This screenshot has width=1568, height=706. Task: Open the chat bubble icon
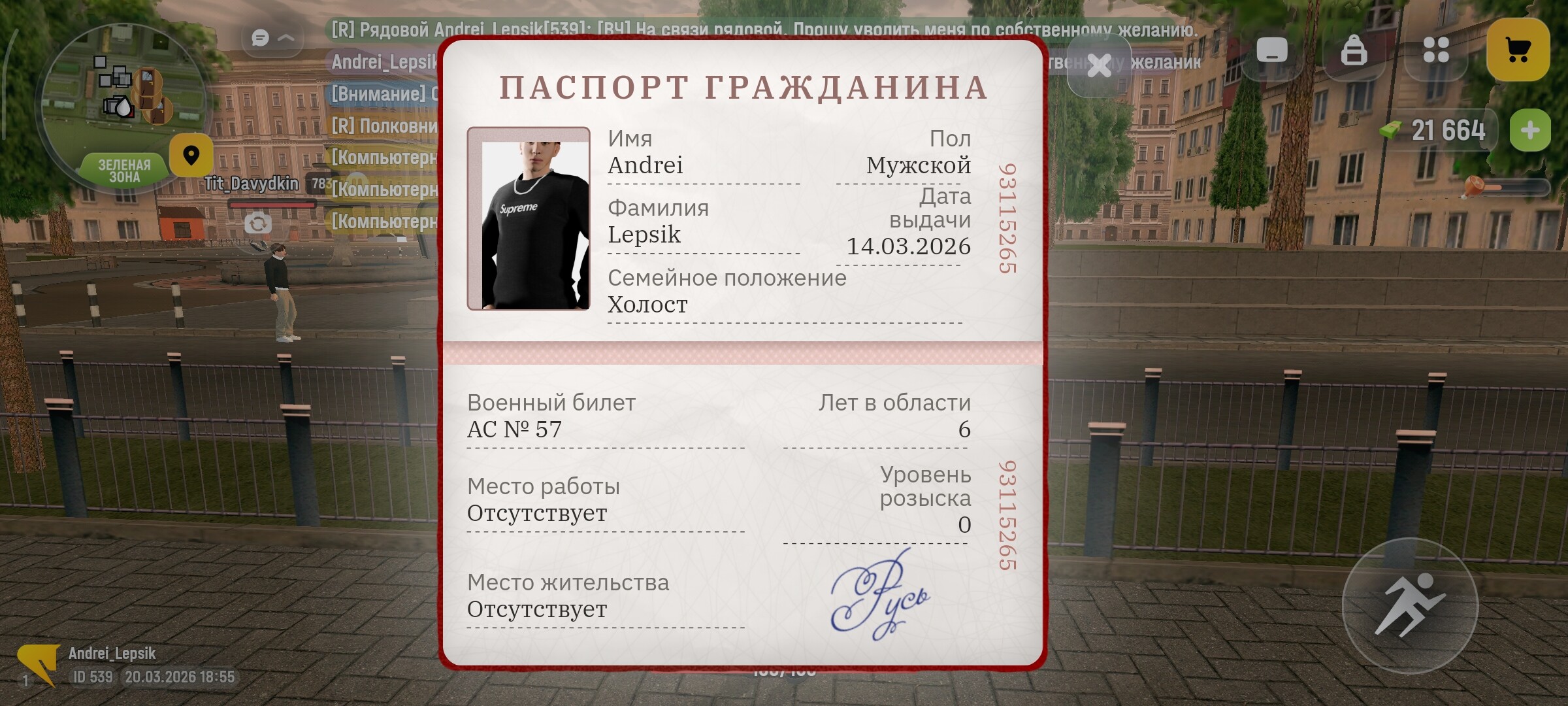(x=259, y=38)
